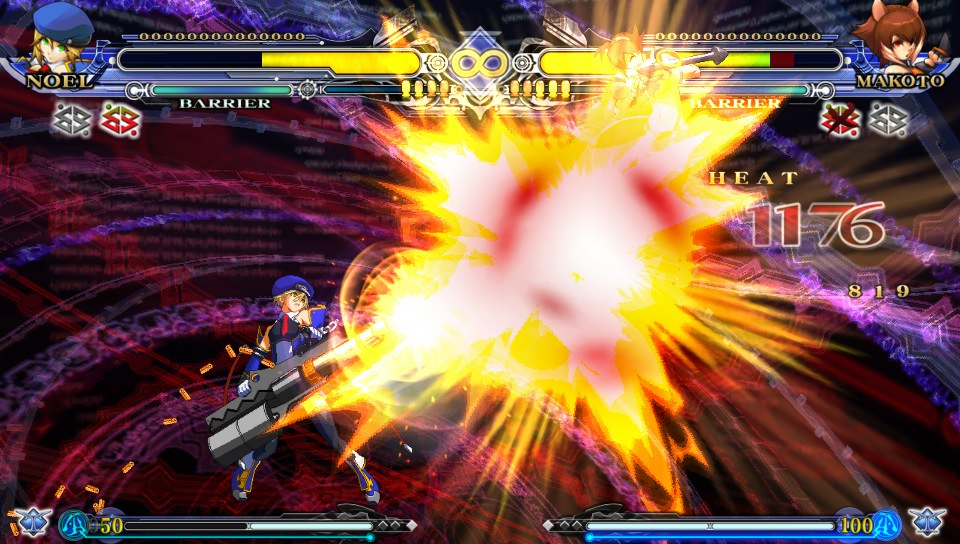
Task: Select Noel's red burst icon
Action: pyautogui.click(x=121, y=120)
